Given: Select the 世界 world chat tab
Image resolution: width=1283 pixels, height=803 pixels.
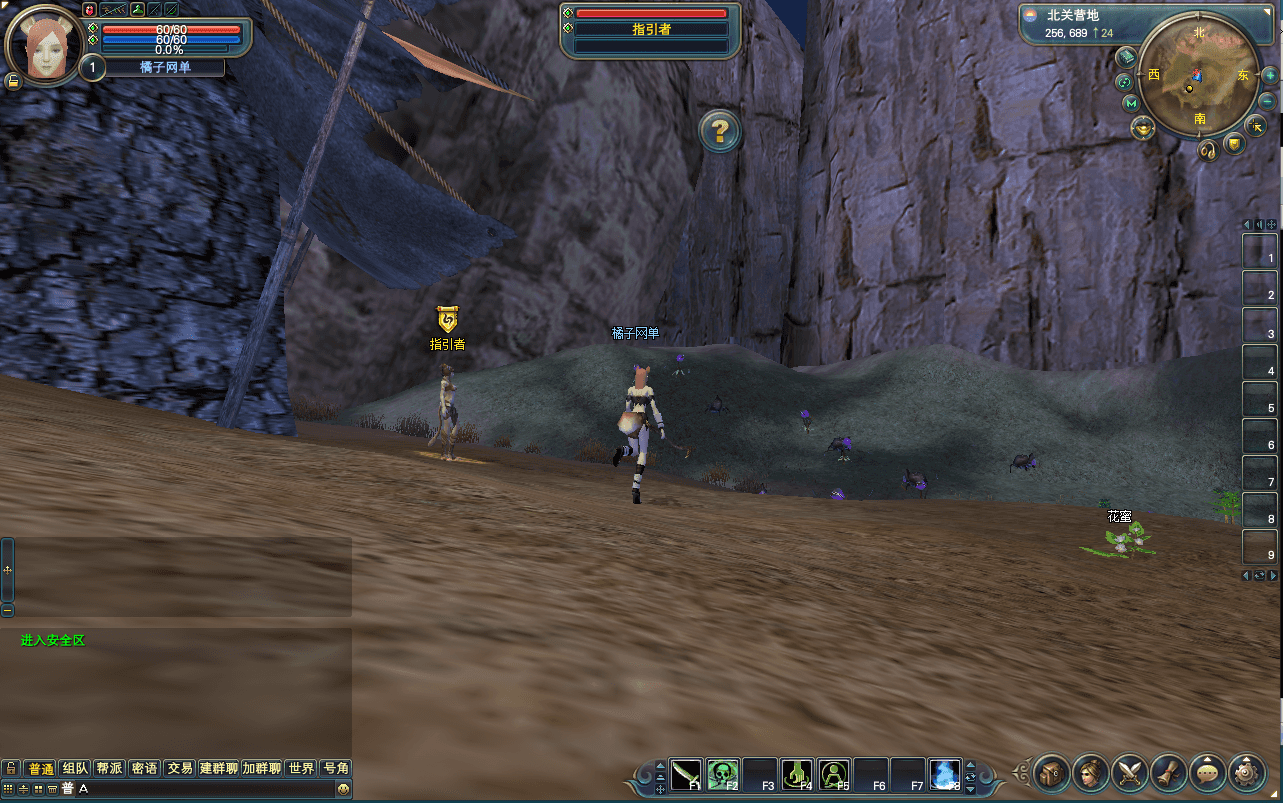Looking at the screenshot, I should point(301,768).
